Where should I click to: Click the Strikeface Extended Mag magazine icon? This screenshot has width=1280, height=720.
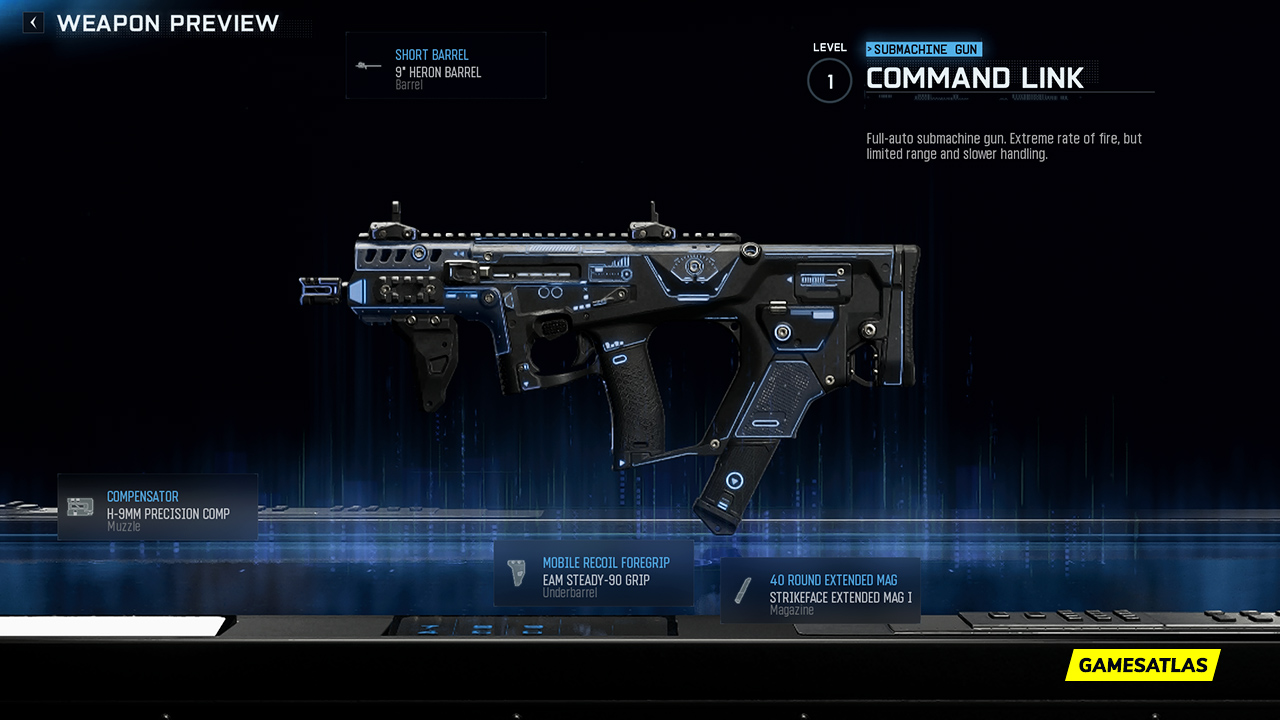coord(744,589)
